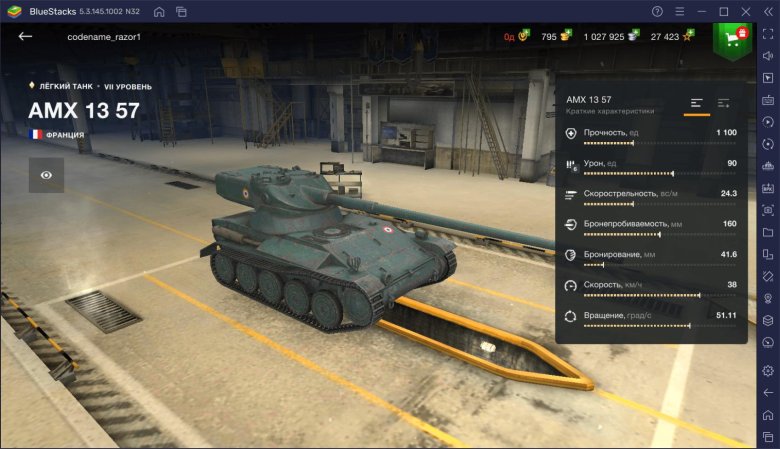
Task: Open the green shopping cart store
Action: (733, 38)
